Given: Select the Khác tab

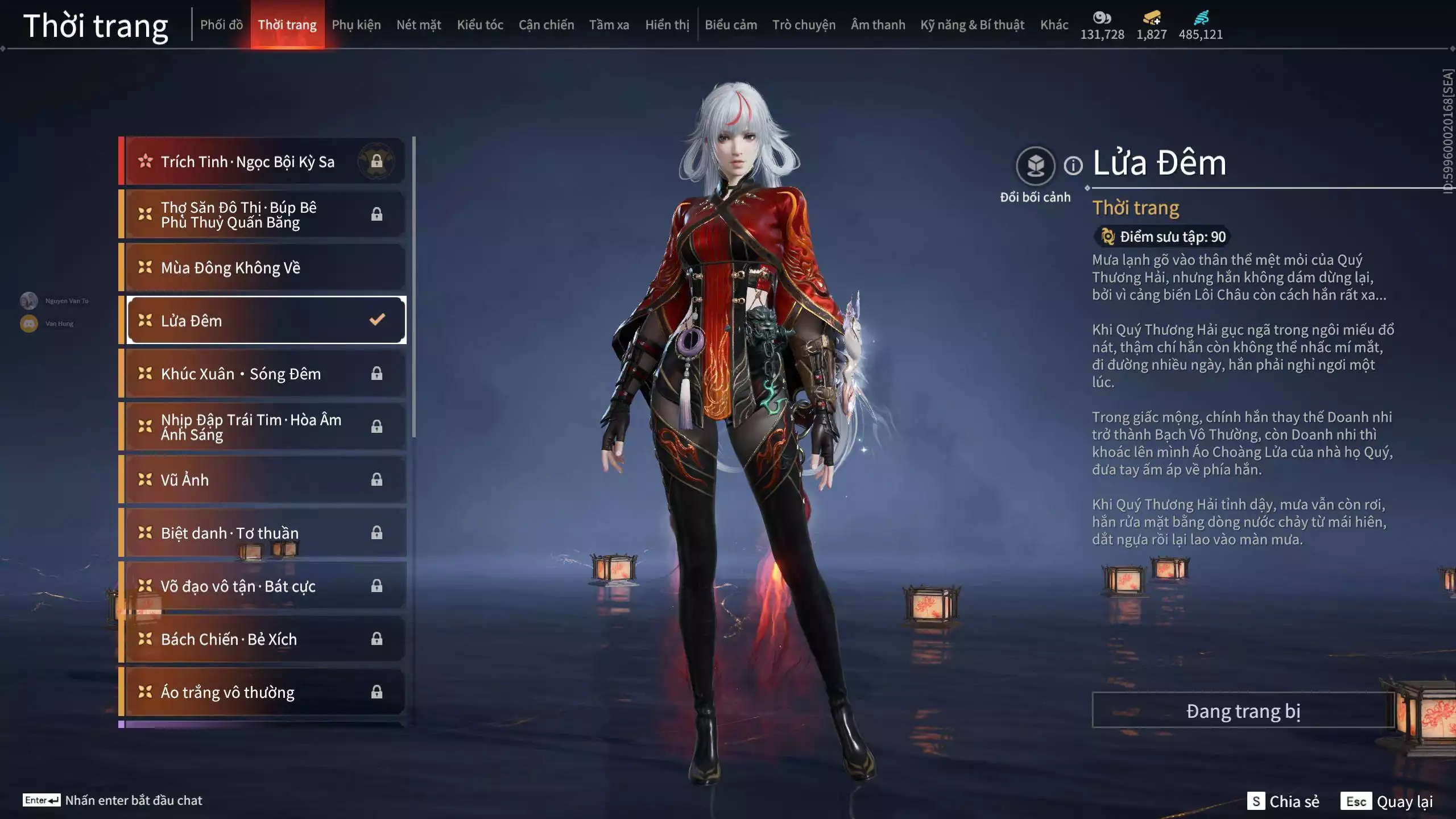Looking at the screenshot, I should coord(1054,24).
